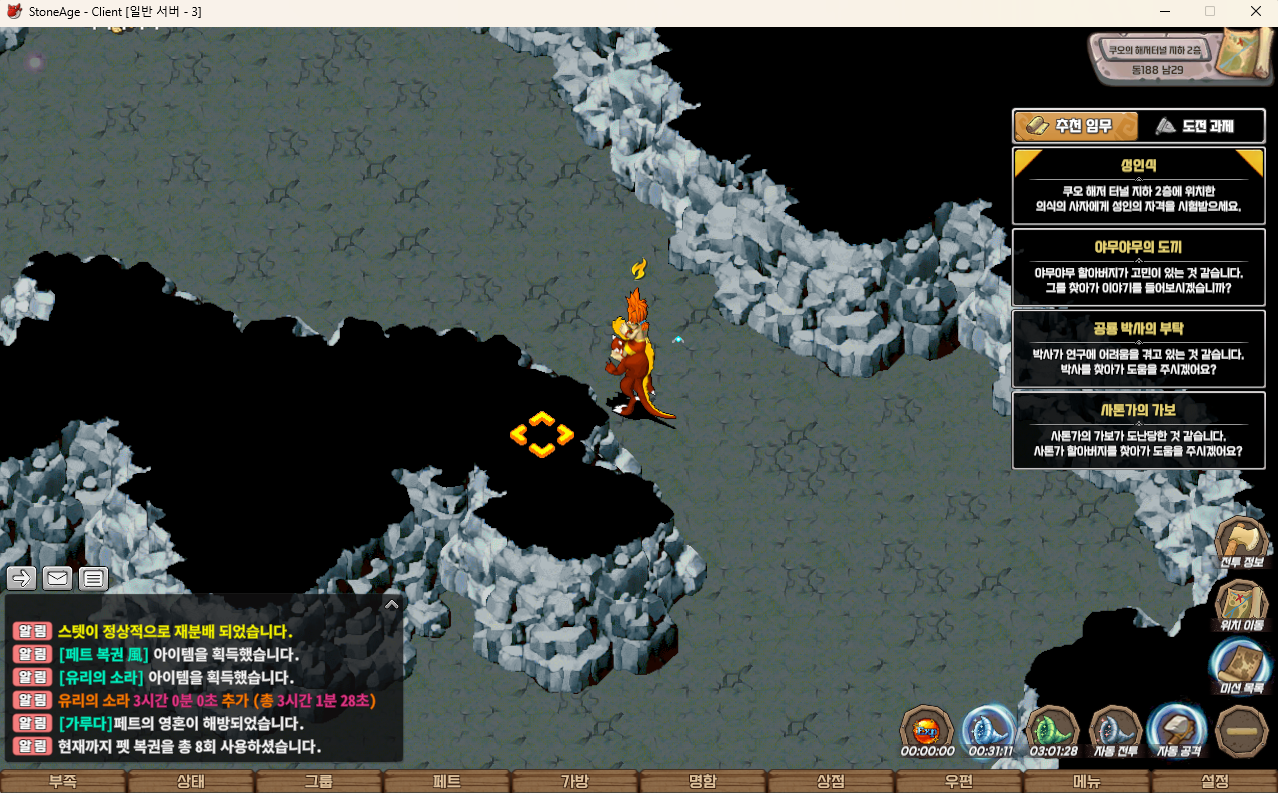1278x793 pixels.
Task: Show the 명함 name card menu
Action: (703, 782)
